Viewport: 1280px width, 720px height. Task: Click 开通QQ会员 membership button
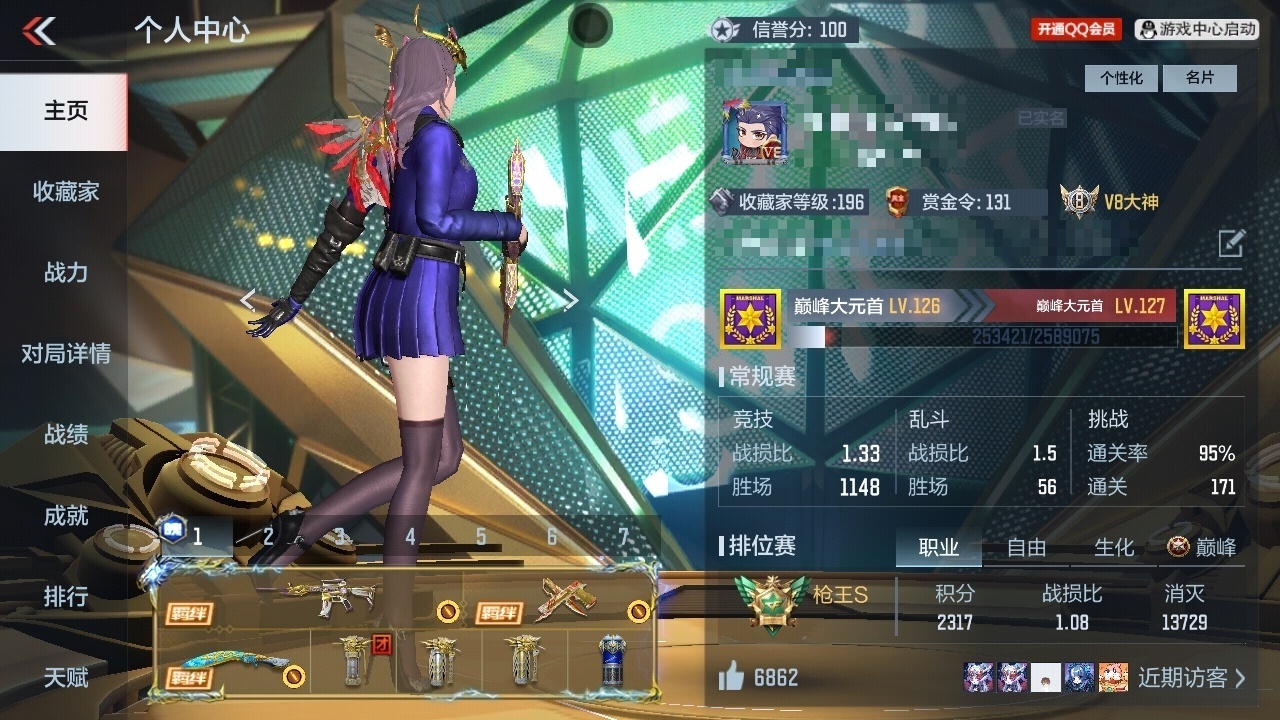pyautogui.click(x=1076, y=30)
